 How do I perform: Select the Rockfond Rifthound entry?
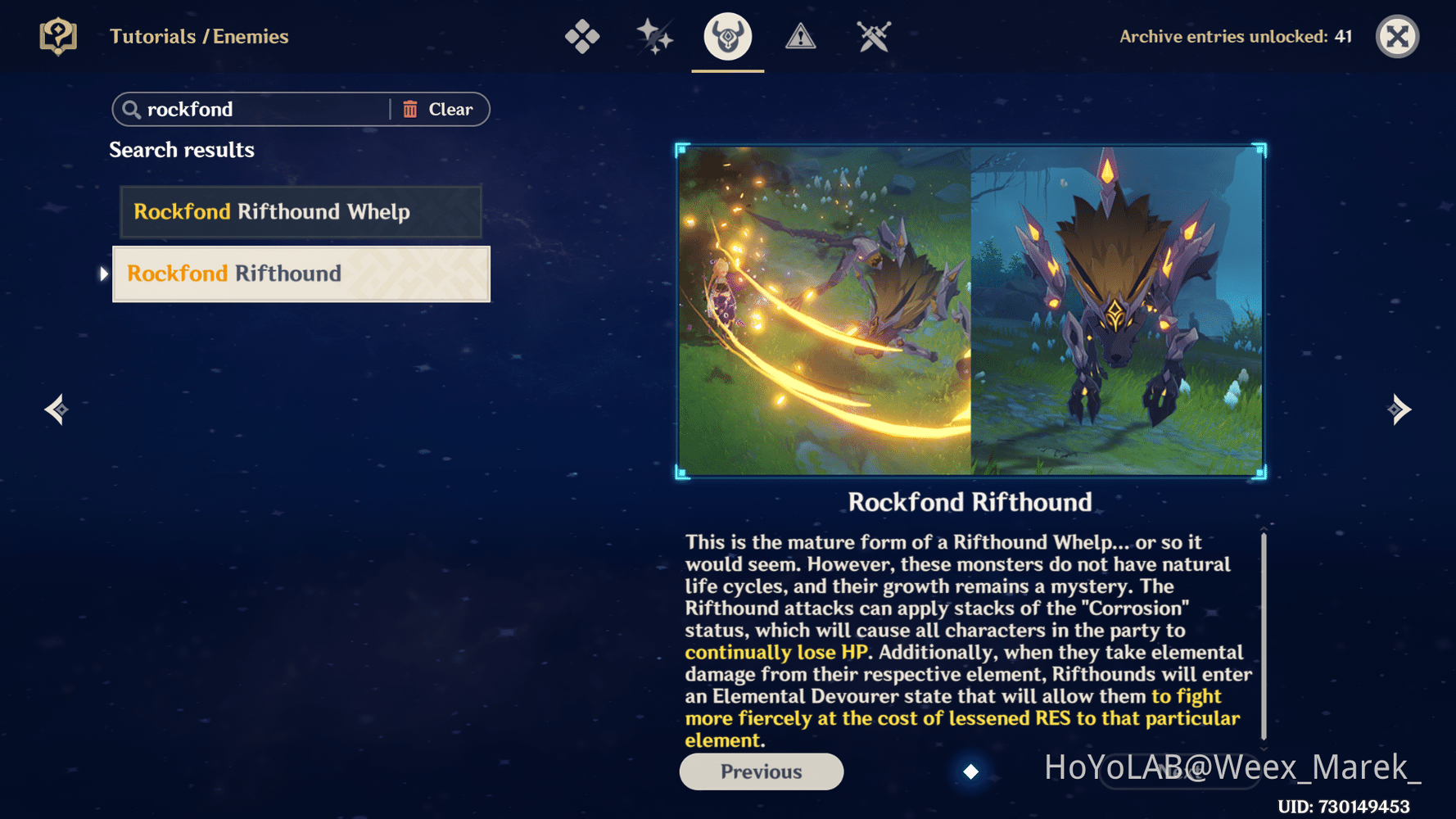click(301, 274)
